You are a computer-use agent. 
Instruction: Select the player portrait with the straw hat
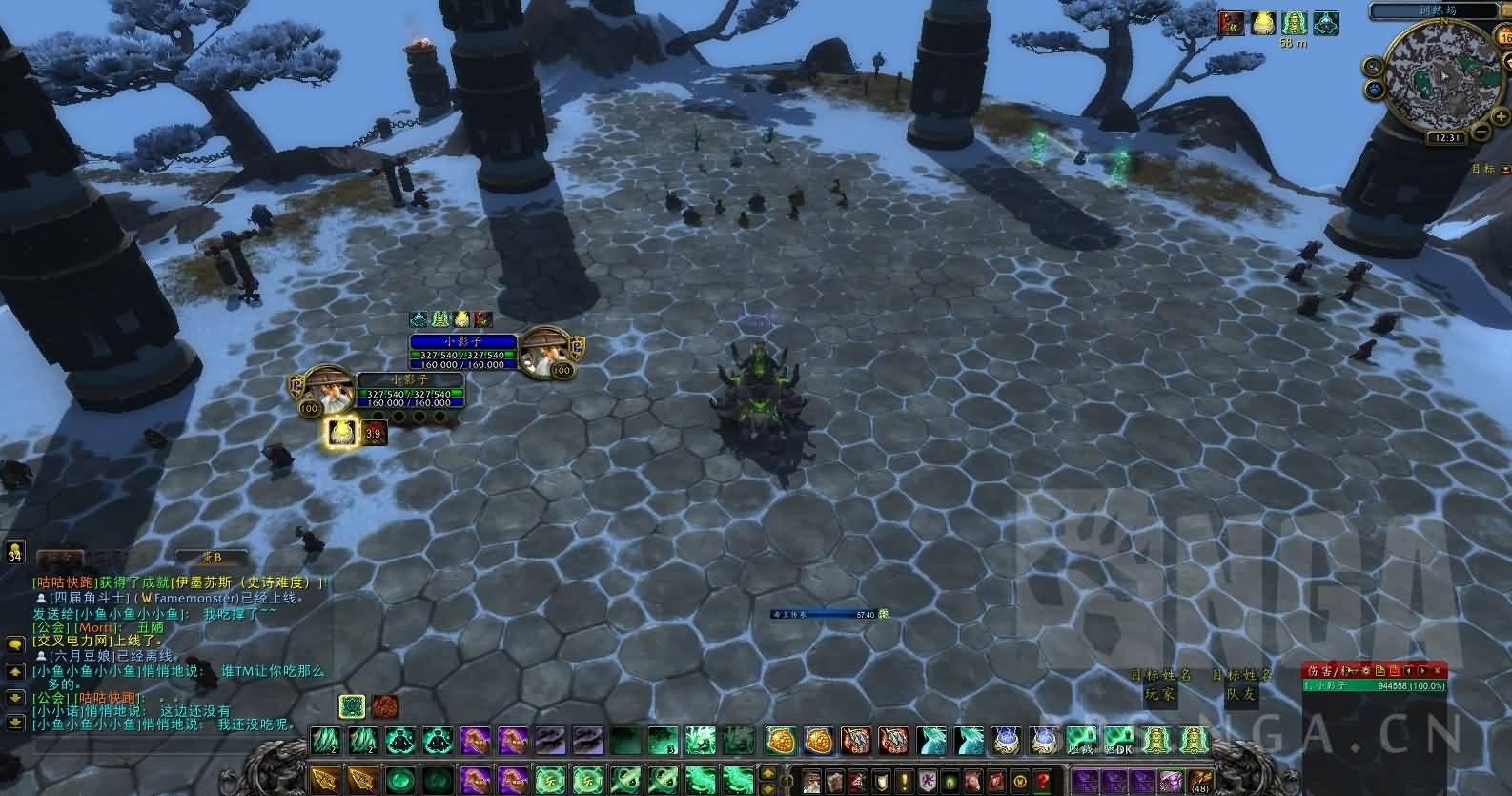coord(327,391)
